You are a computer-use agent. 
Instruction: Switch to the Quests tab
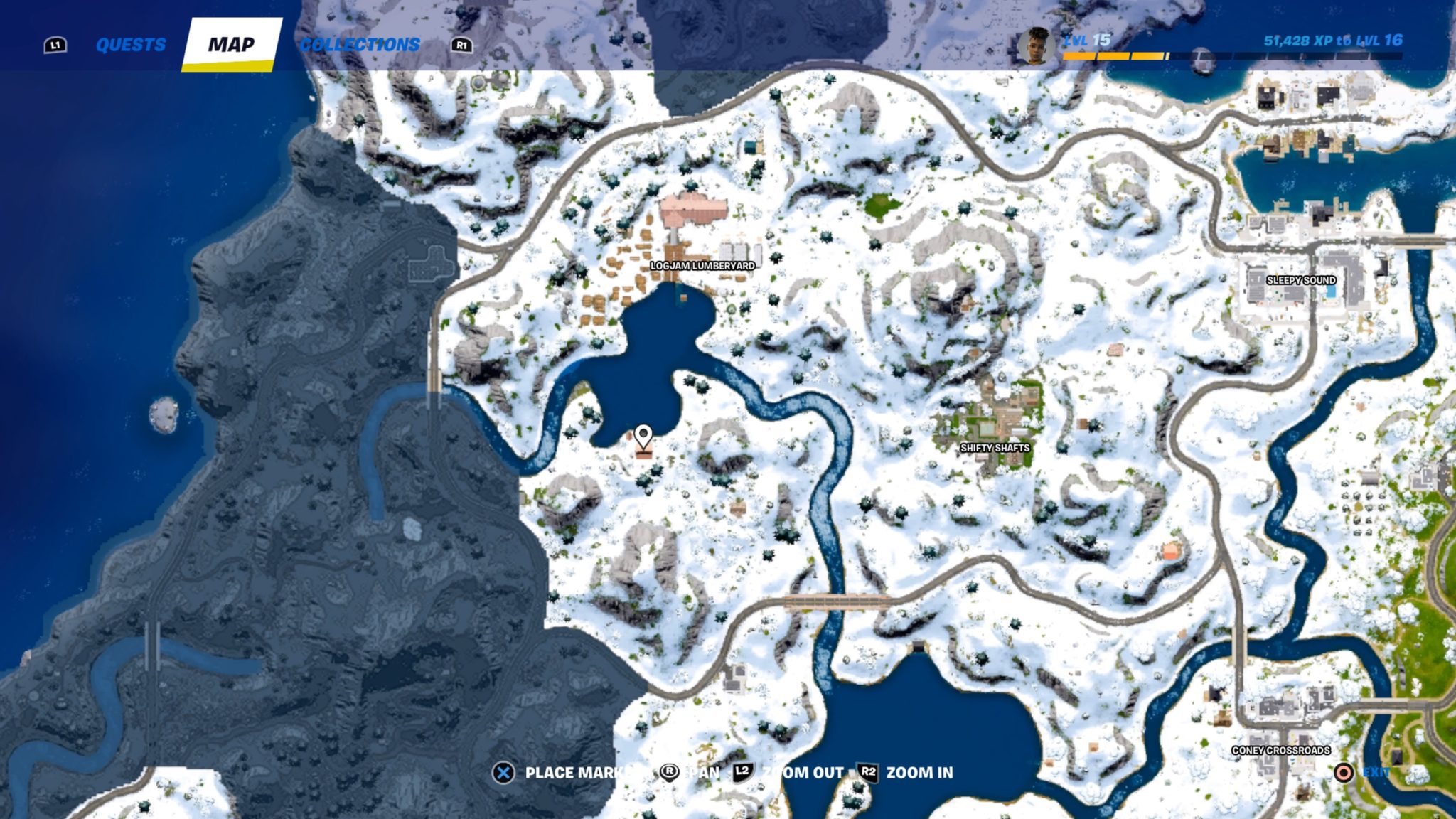coord(132,44)
